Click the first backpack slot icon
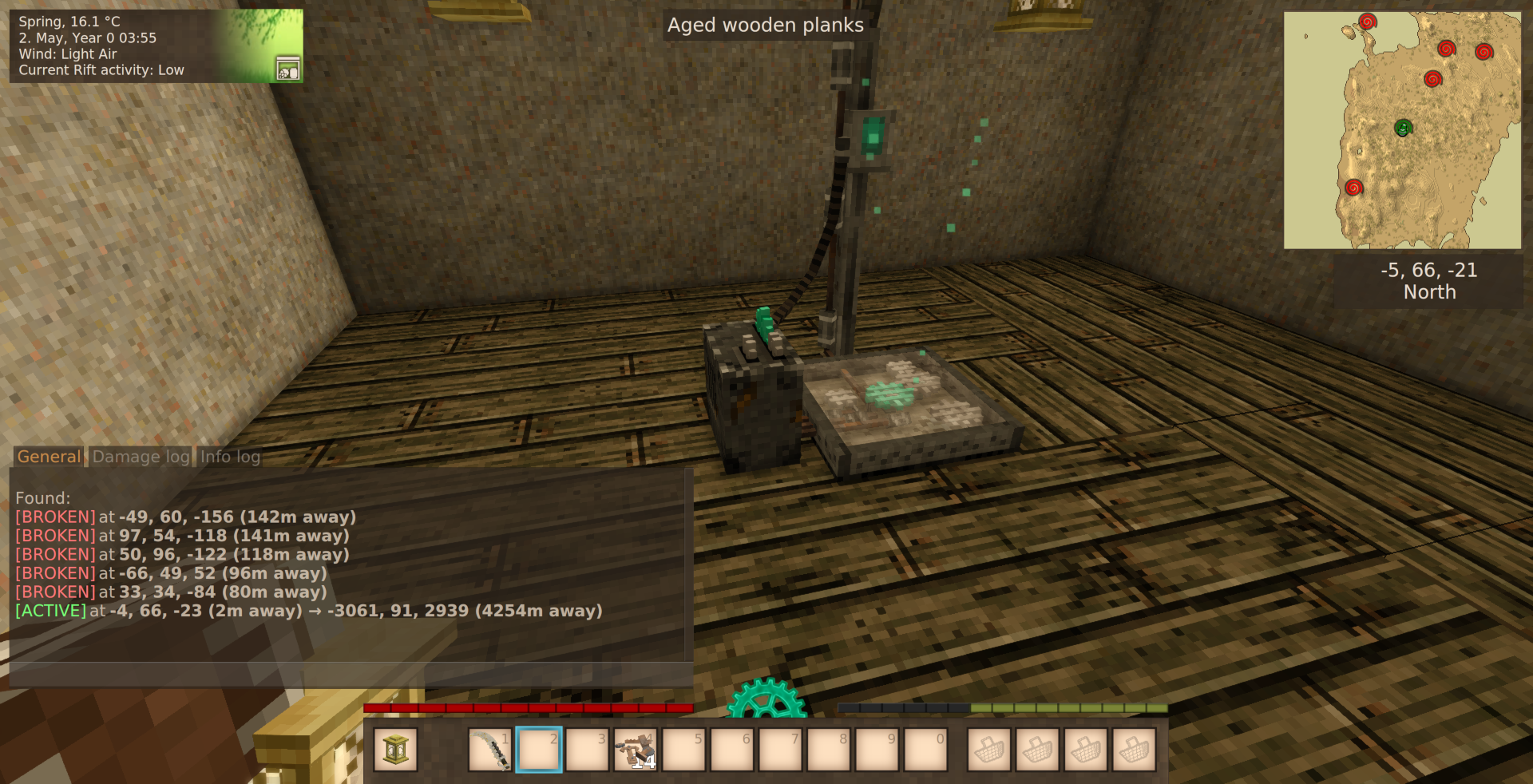 coord(988,749)
